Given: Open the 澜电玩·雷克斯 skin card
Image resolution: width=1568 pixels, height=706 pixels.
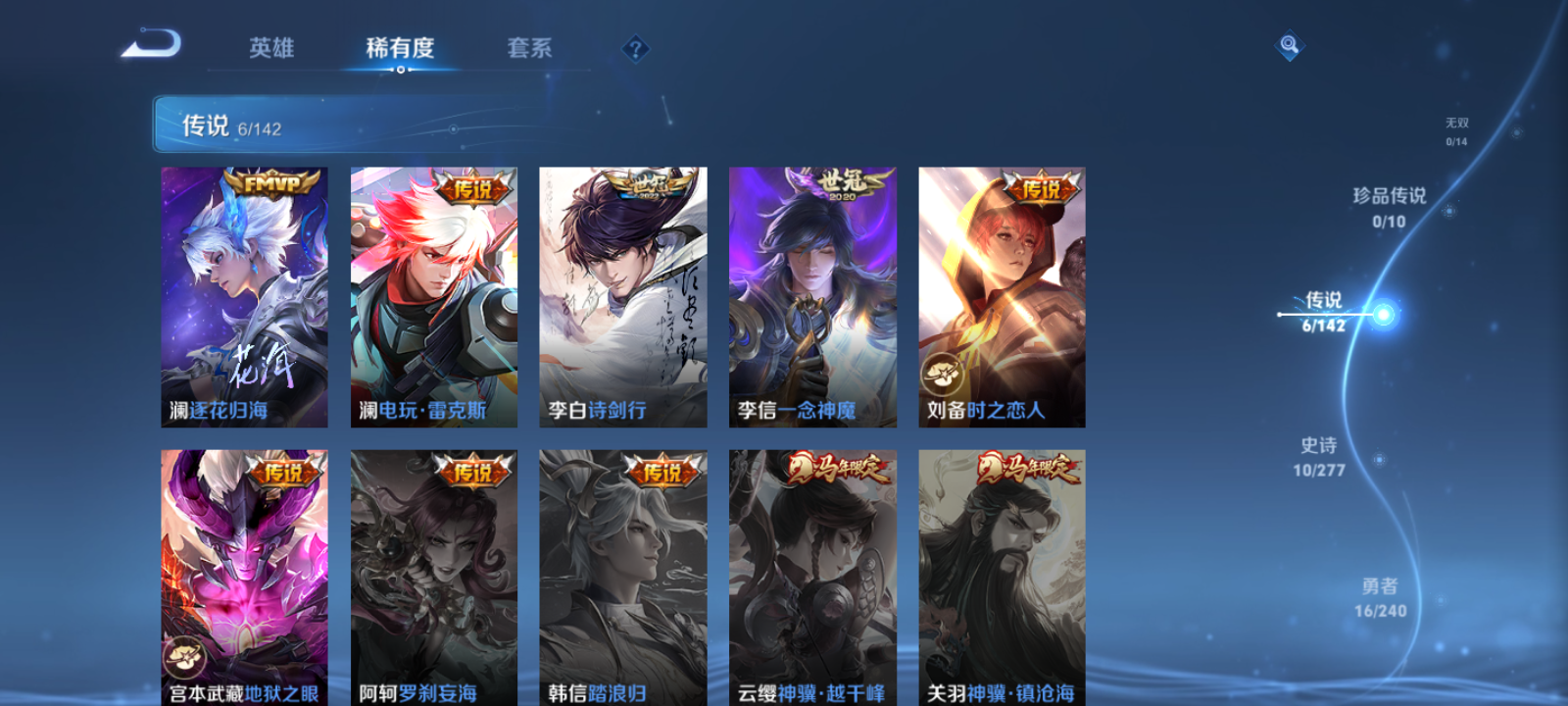Looking at the screenshot, I should pos(434,294).
